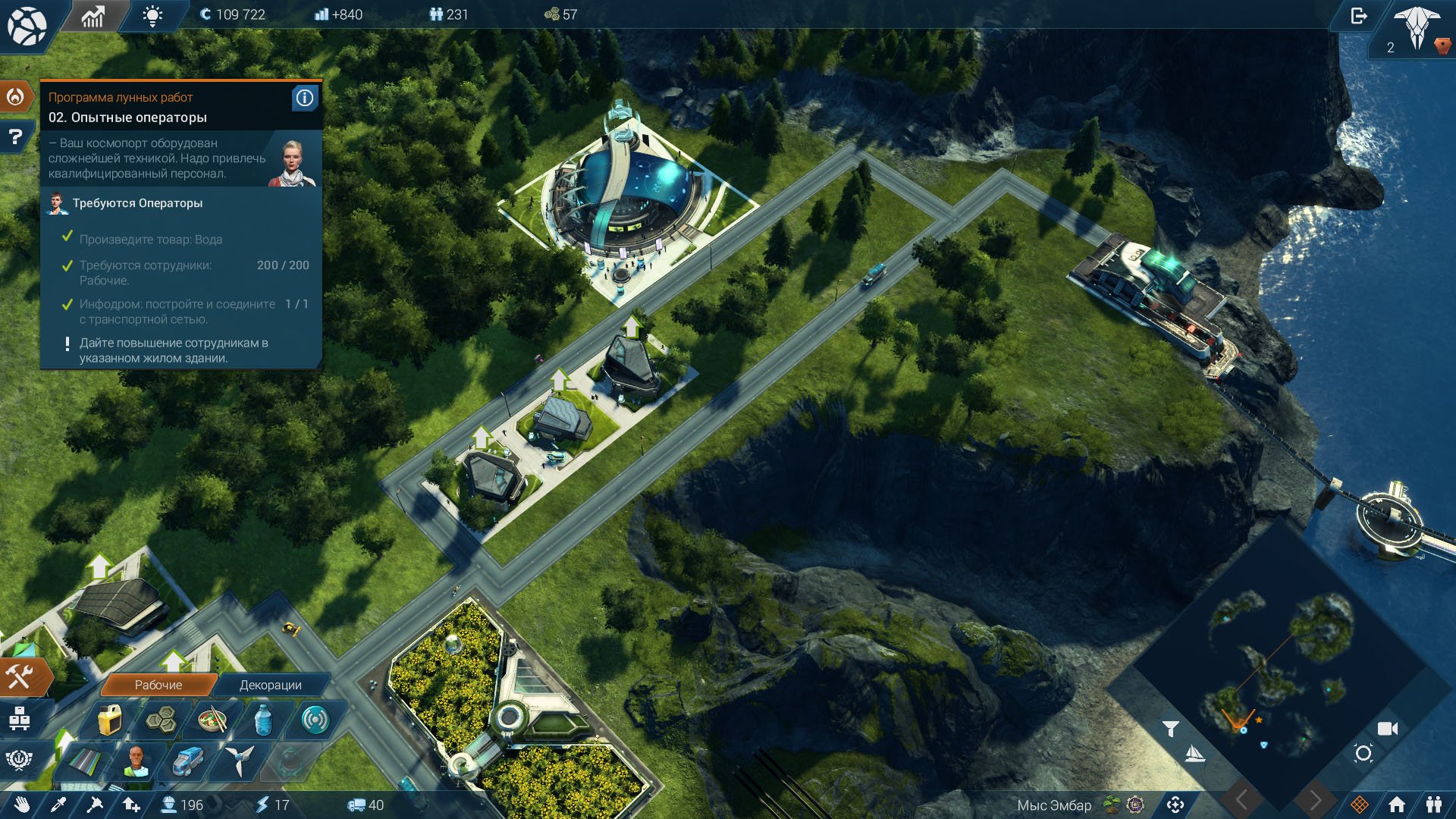Open the statistics chart button in top bar
1456x819 pixels.
tap(93, 16)
